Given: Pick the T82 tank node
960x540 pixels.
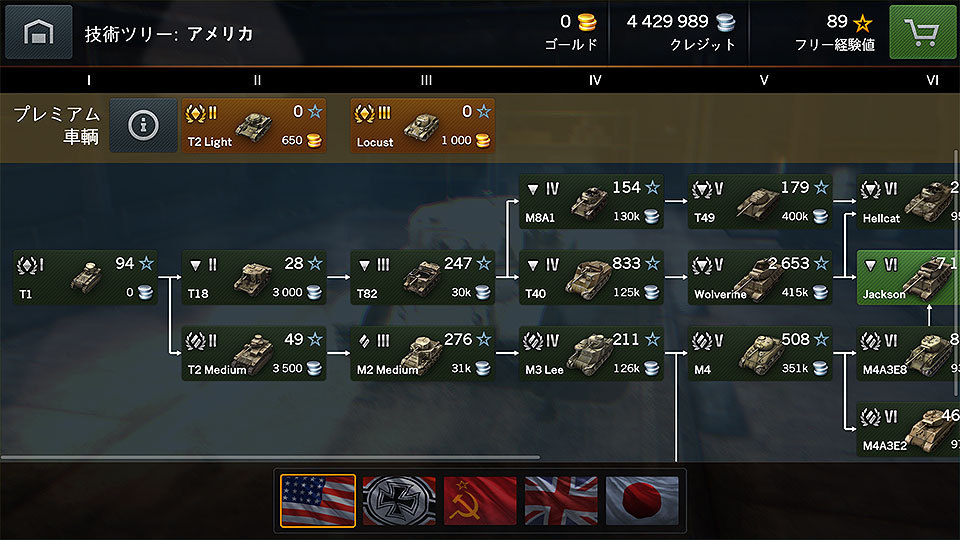Looking at the screenshot, I should tap(422, 278).
